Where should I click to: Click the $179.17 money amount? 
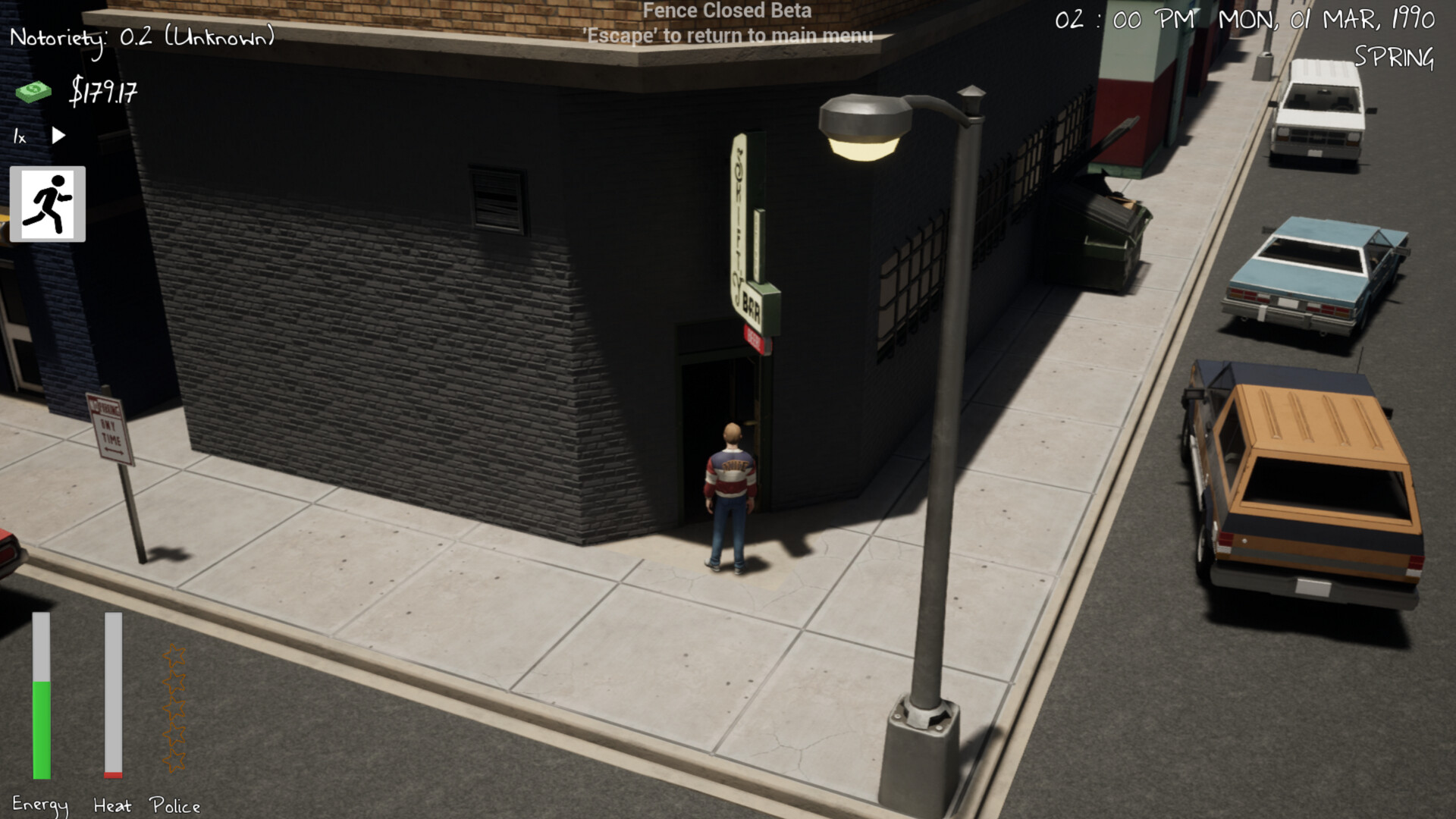(x=104, y=93)
